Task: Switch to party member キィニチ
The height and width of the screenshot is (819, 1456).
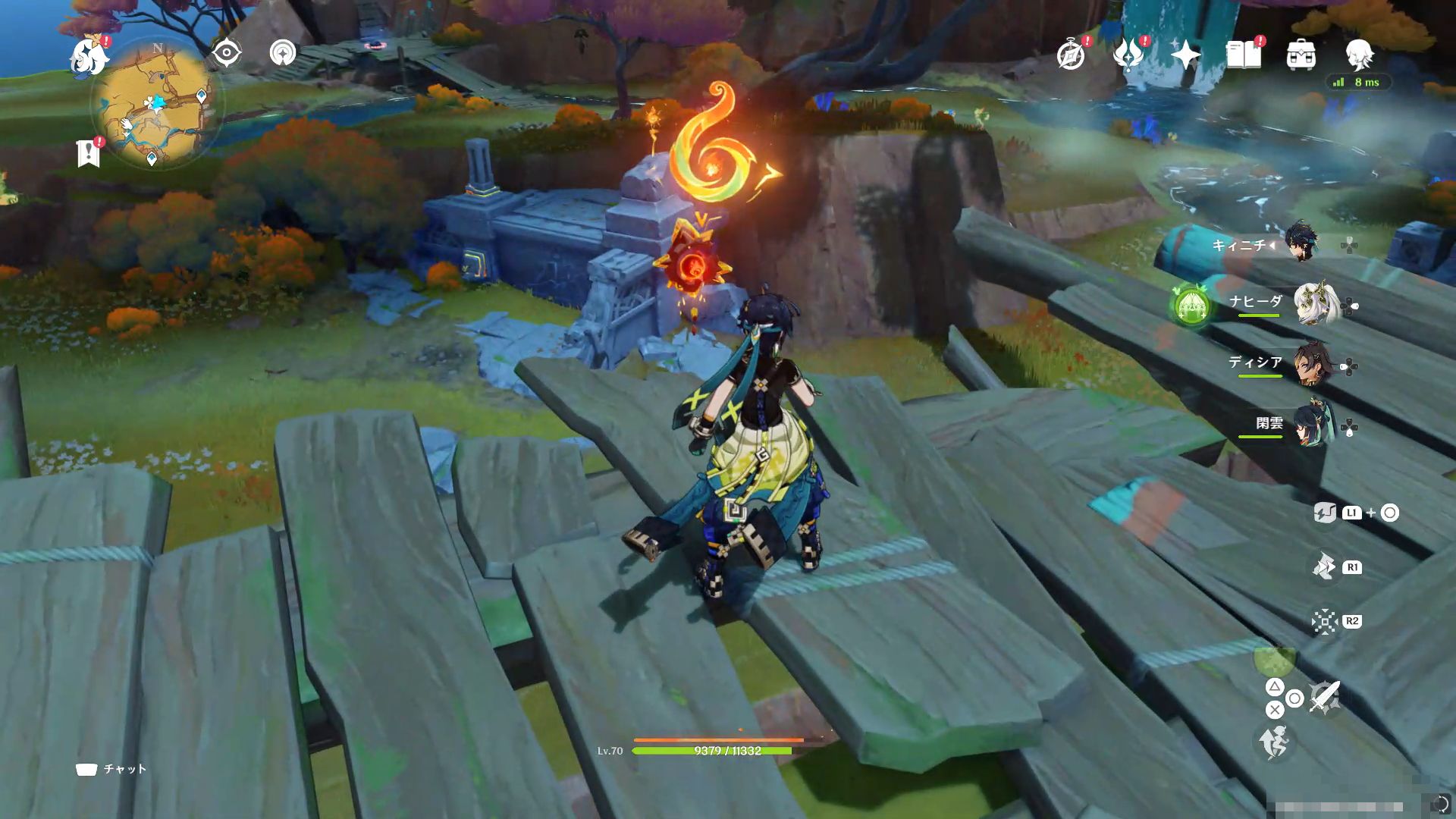Action: 1301,244
